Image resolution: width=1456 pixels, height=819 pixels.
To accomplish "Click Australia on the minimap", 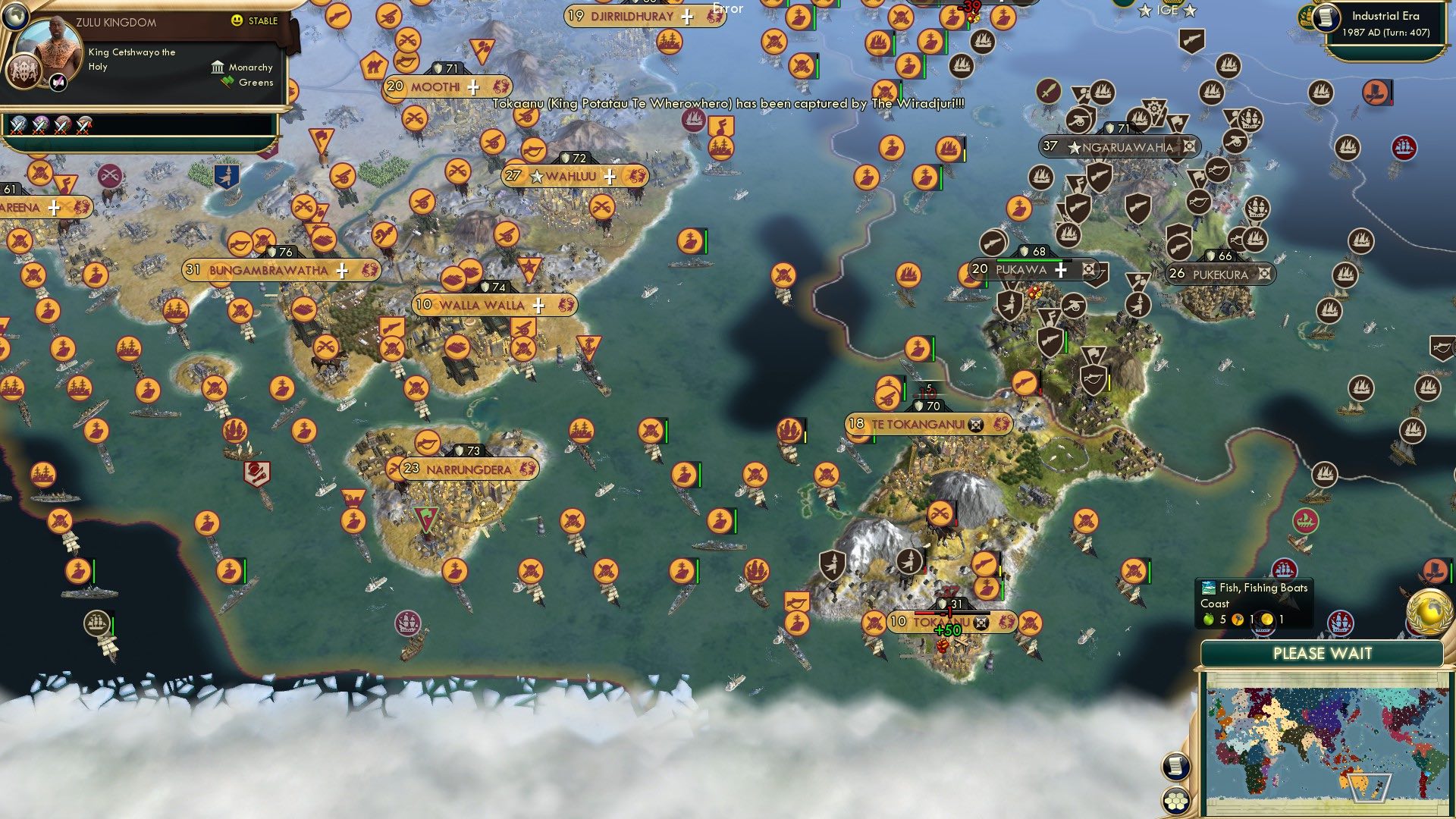I will [x=1358, y=781].
